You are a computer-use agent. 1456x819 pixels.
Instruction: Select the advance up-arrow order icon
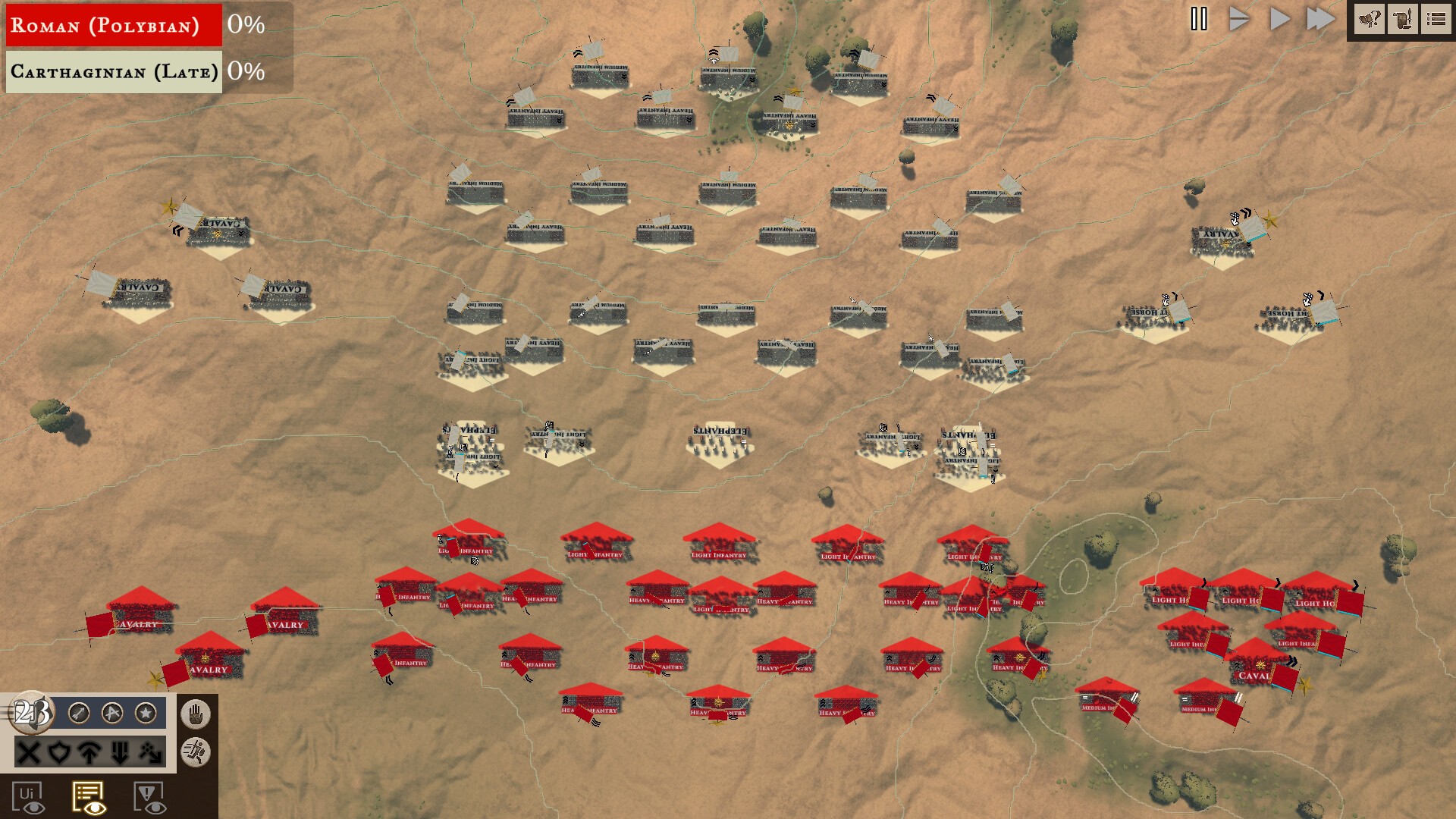pos(90,753)
